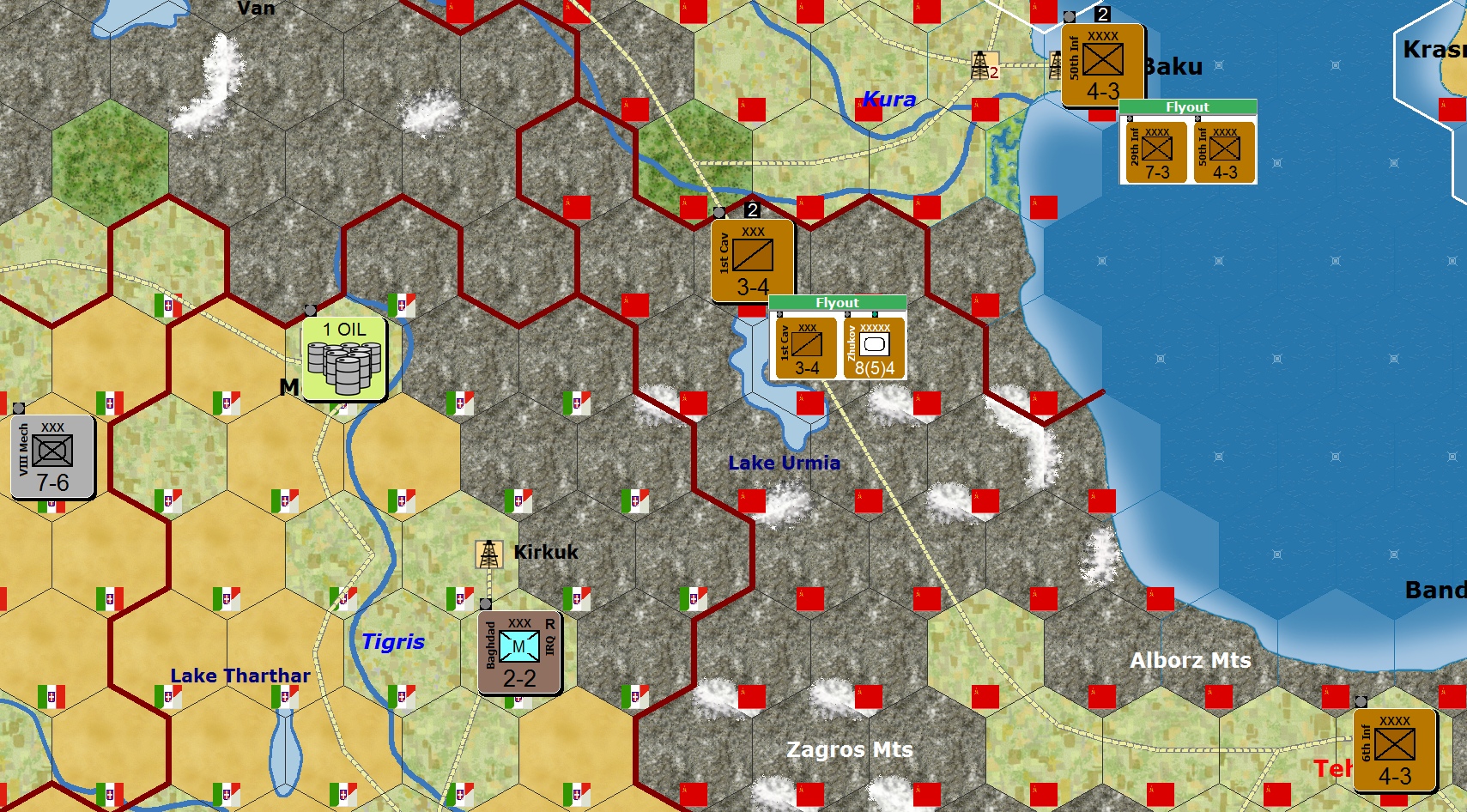
Task: Select the VIII Mech 7-6 mechanized unit
Action: [x=52, y=459]
